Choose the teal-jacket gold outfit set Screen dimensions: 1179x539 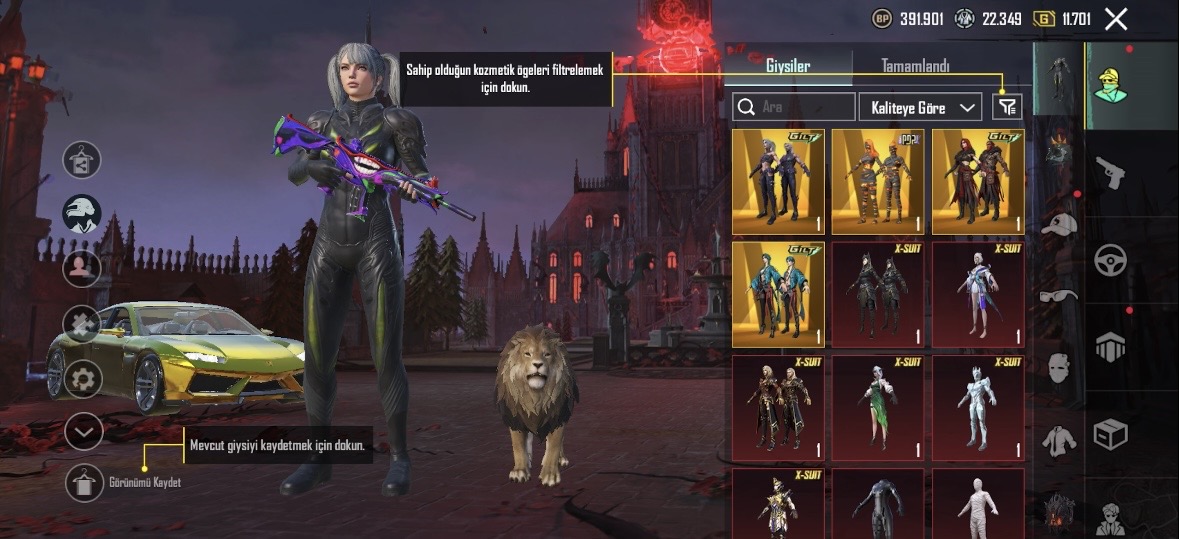coord(778,293)
